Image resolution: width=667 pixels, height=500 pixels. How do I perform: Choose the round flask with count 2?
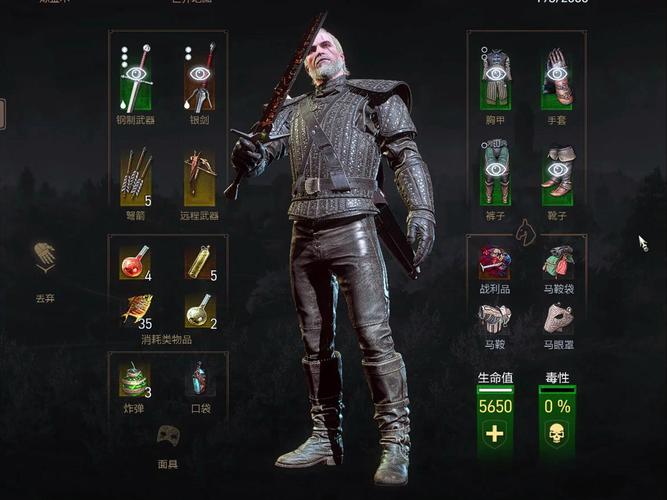[200, 310]
